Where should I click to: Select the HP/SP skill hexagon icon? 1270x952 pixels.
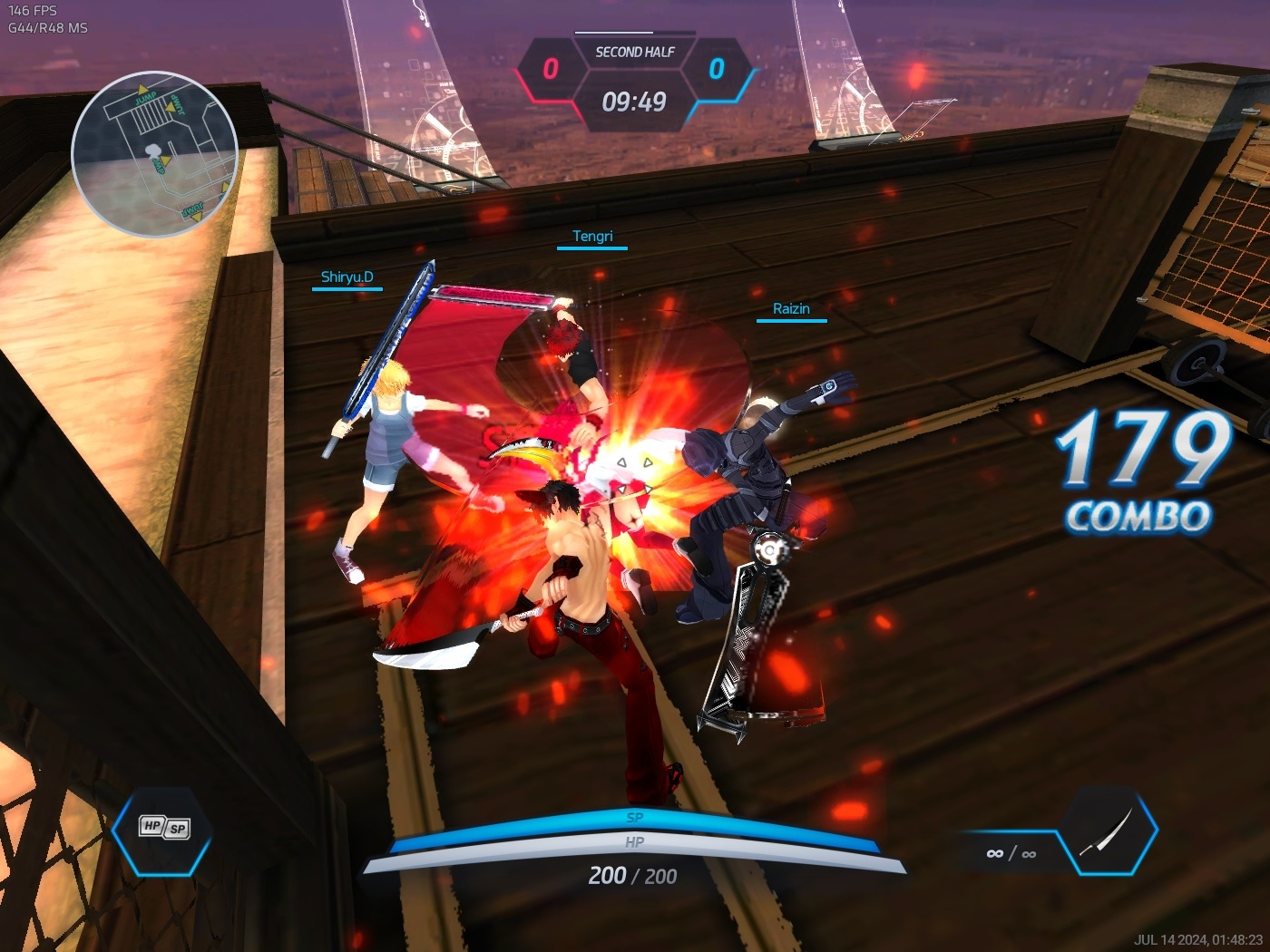coord(163,829)
